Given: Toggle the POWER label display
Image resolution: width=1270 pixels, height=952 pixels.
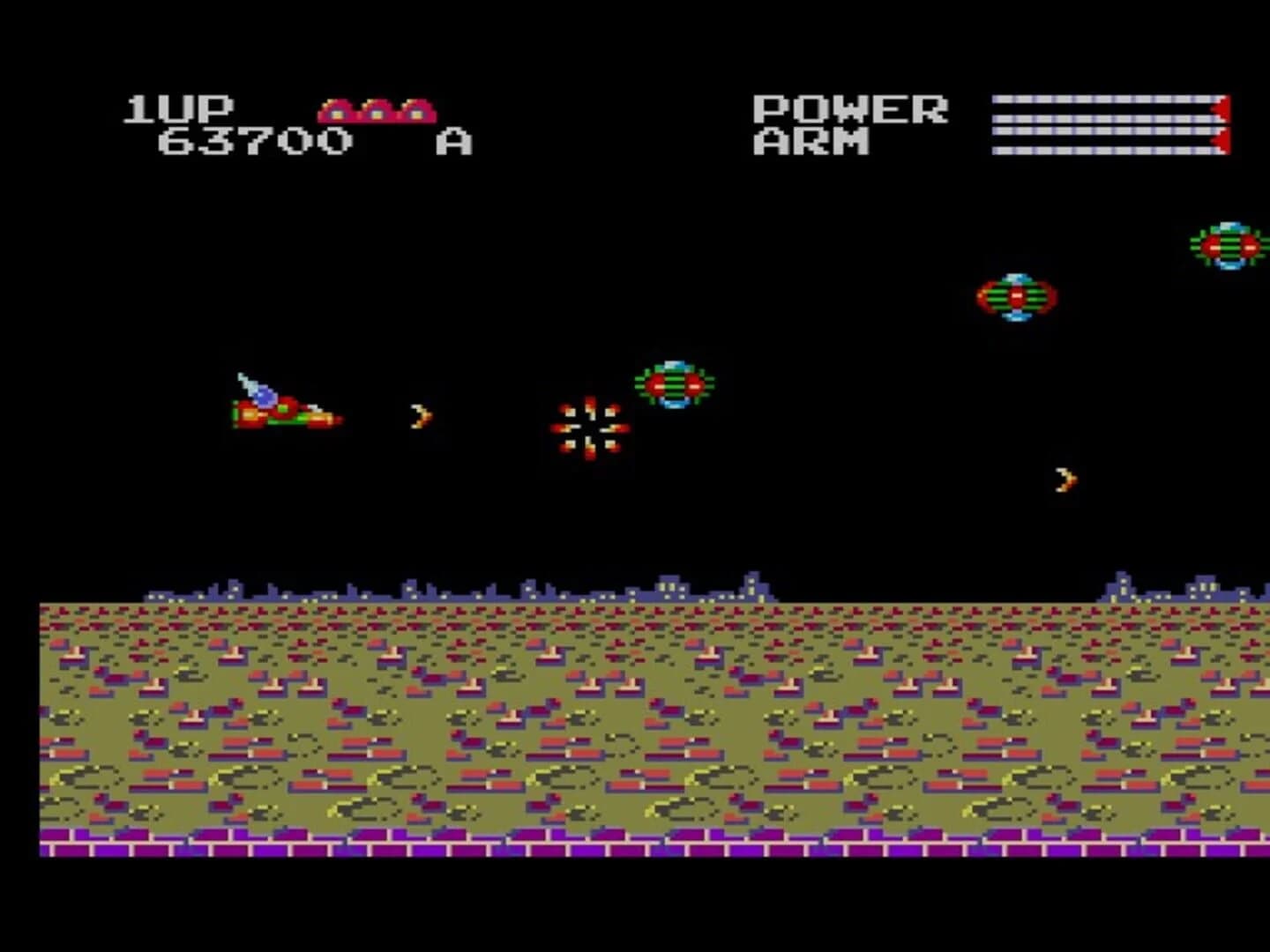Looking at the screenshot, I should pyautogui.click(x=849, y=108).
